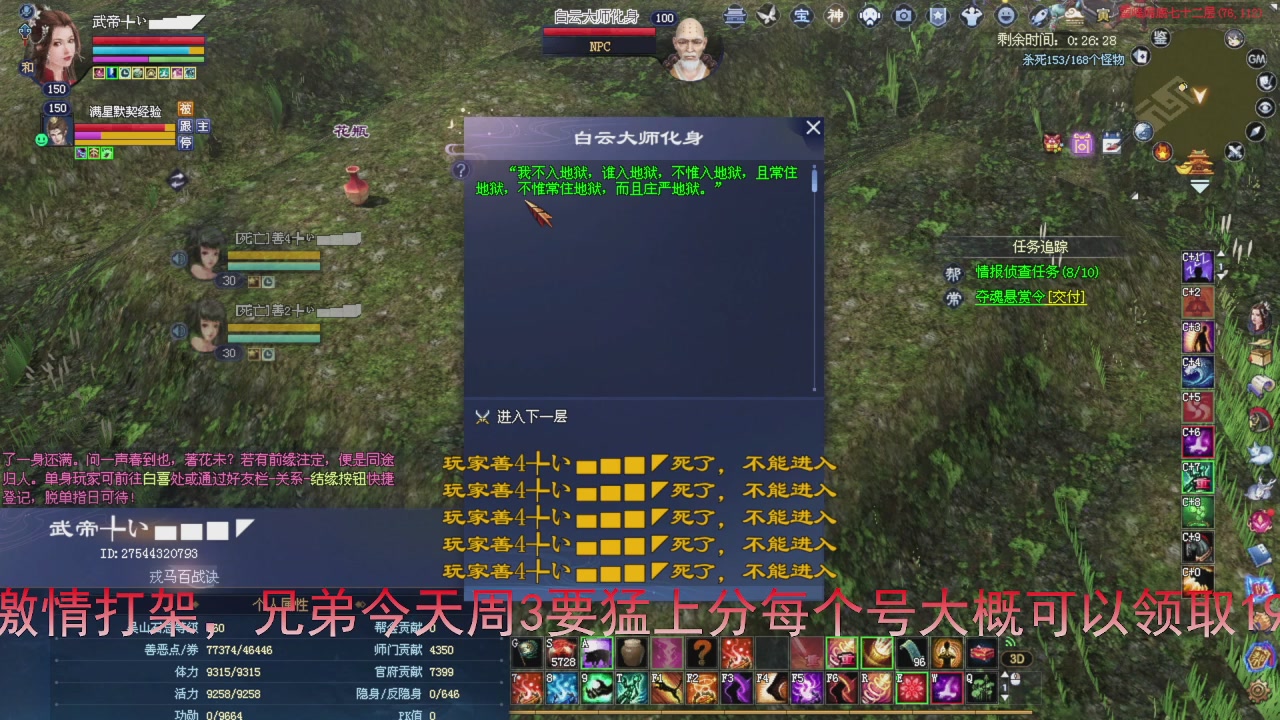Take a screenshot with the camera icon
1280x720 pixels.
click(906, 14)
